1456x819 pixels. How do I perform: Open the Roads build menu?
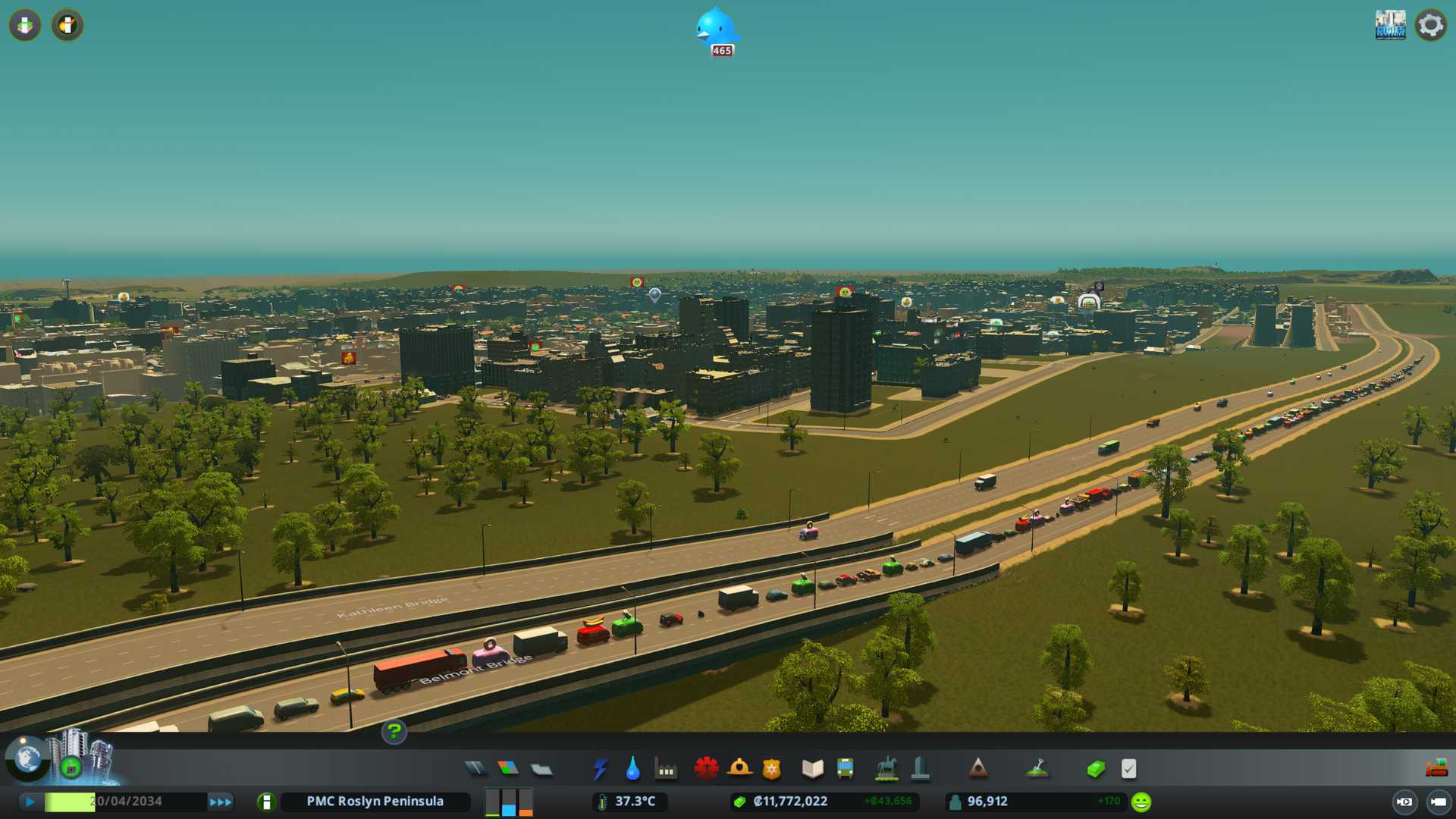pyautogui.click(x=475, y=769)
